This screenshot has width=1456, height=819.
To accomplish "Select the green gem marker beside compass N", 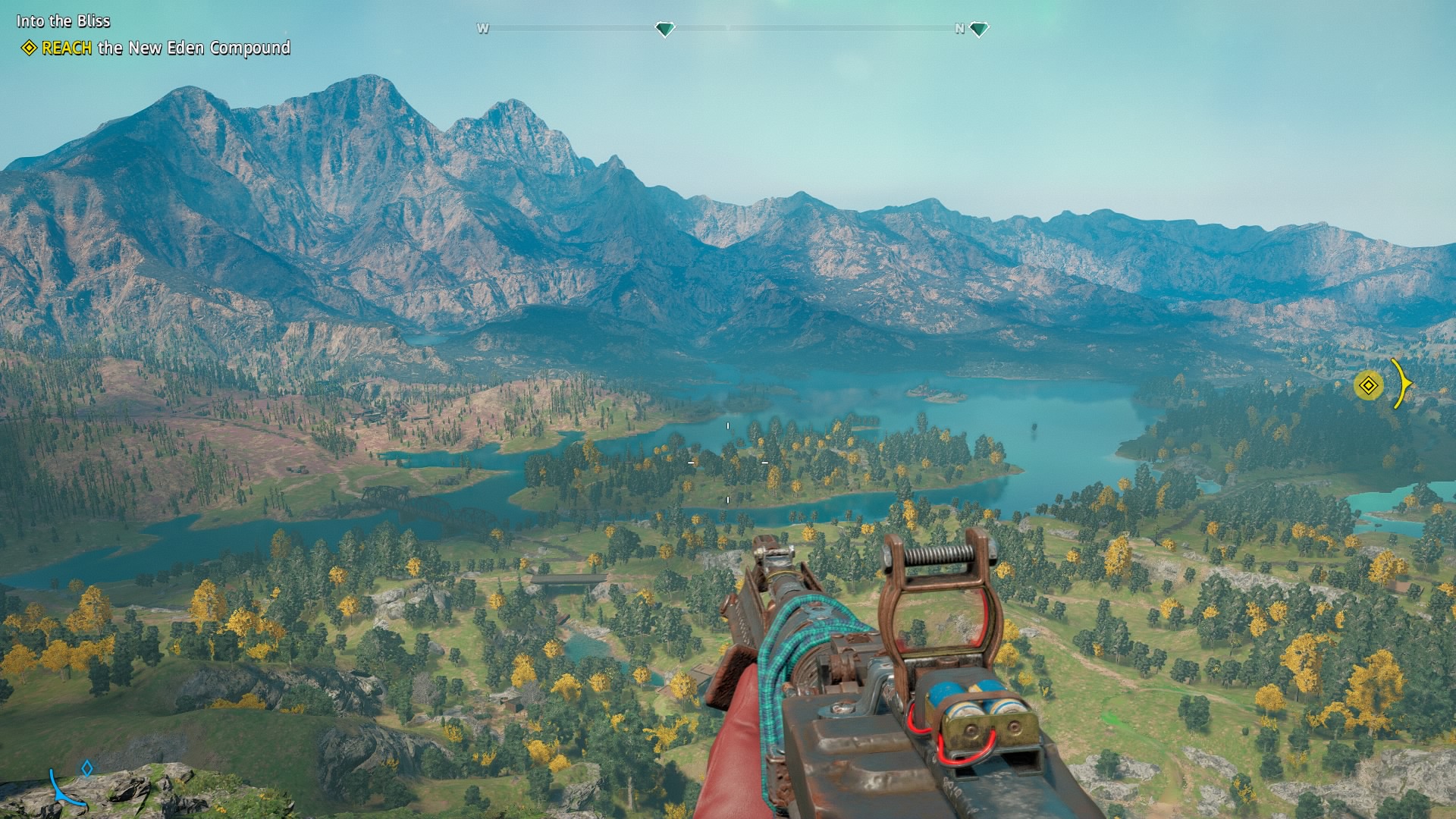I will point(979,30).
